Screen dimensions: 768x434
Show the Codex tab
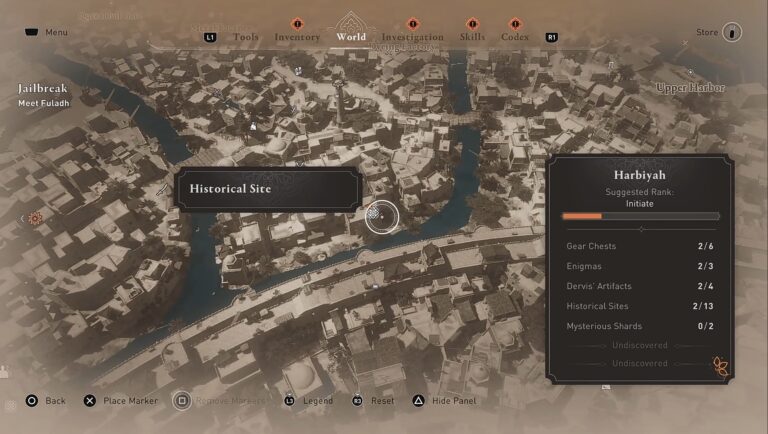(515, 37)
